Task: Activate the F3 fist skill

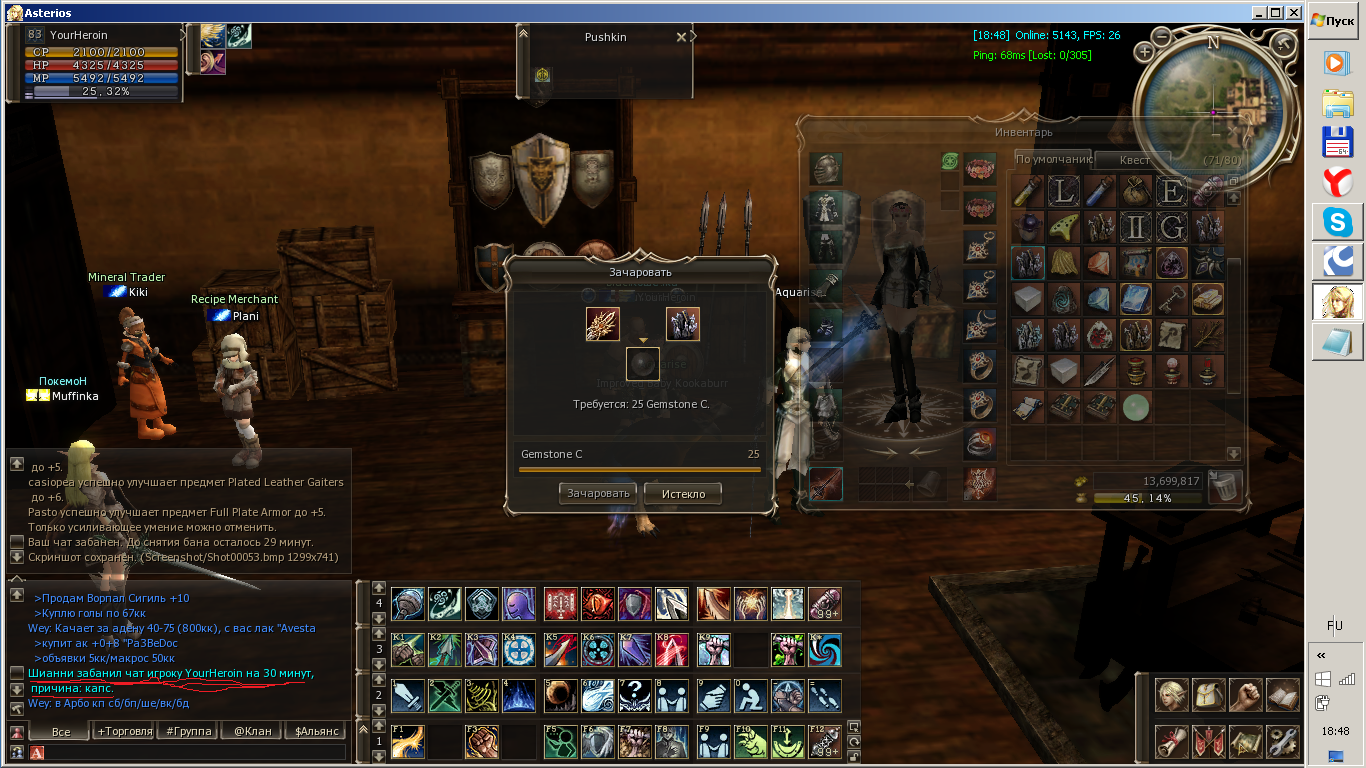Action: click(481, 741)
